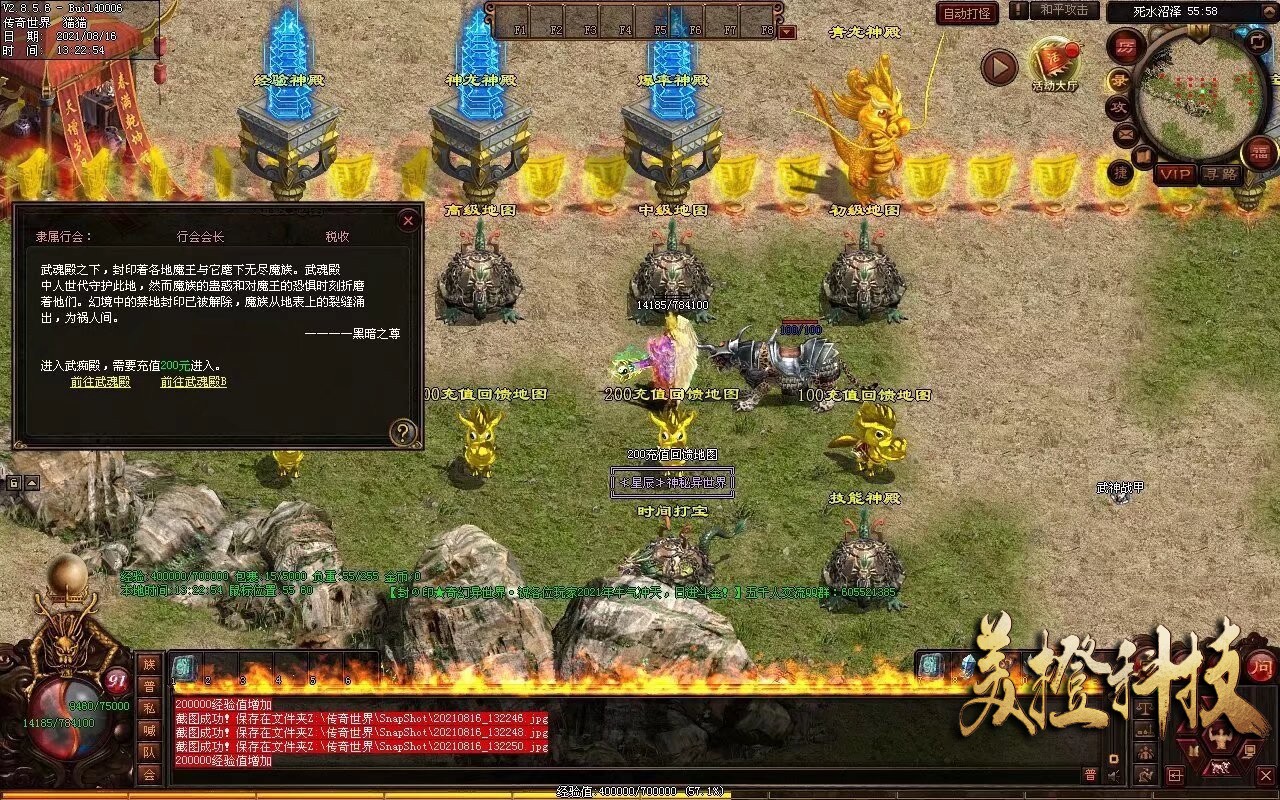Open the 普 chat channel selector

click(x=1089, y=773)
